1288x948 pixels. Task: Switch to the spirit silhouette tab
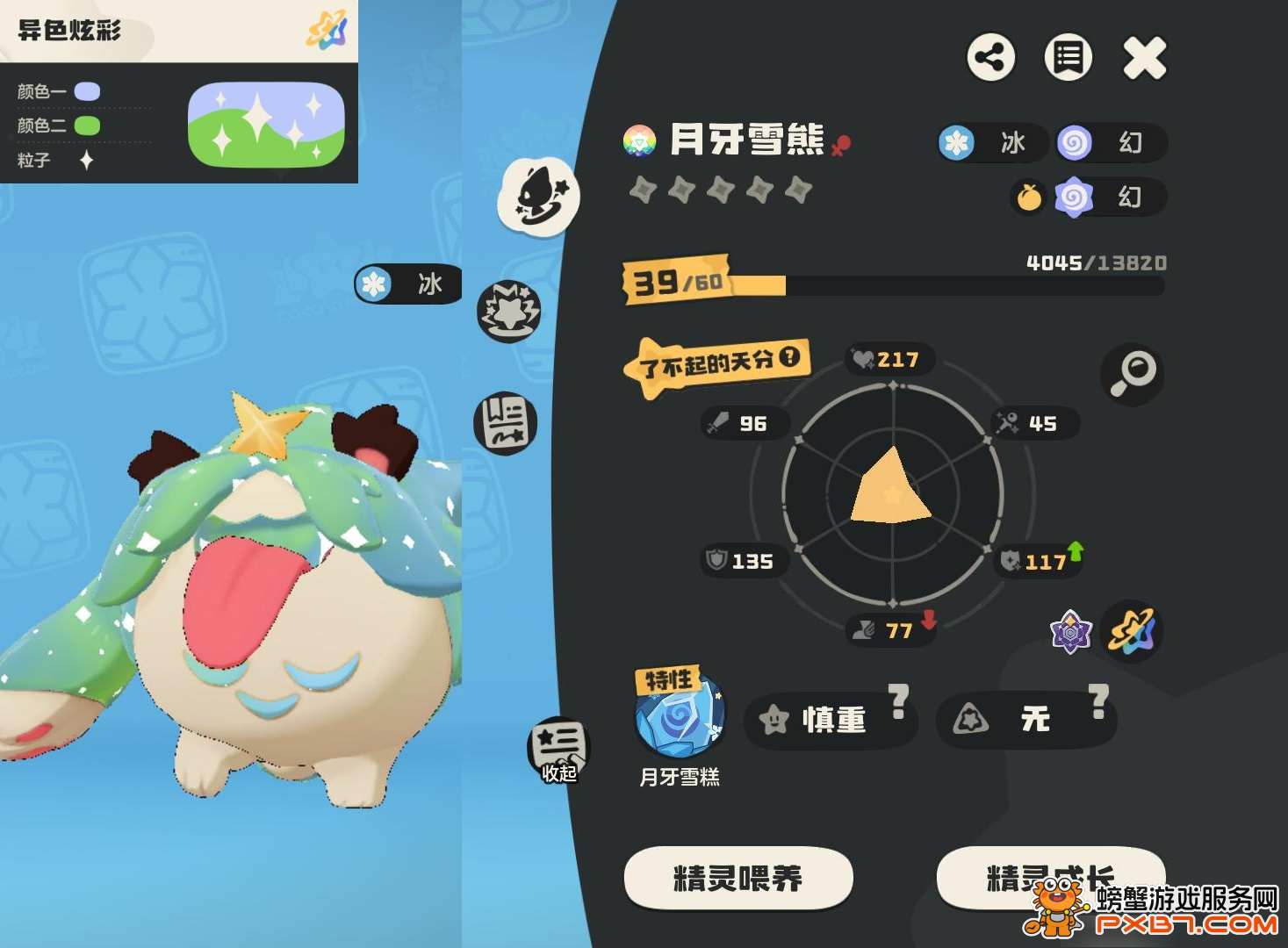(538, 197)
